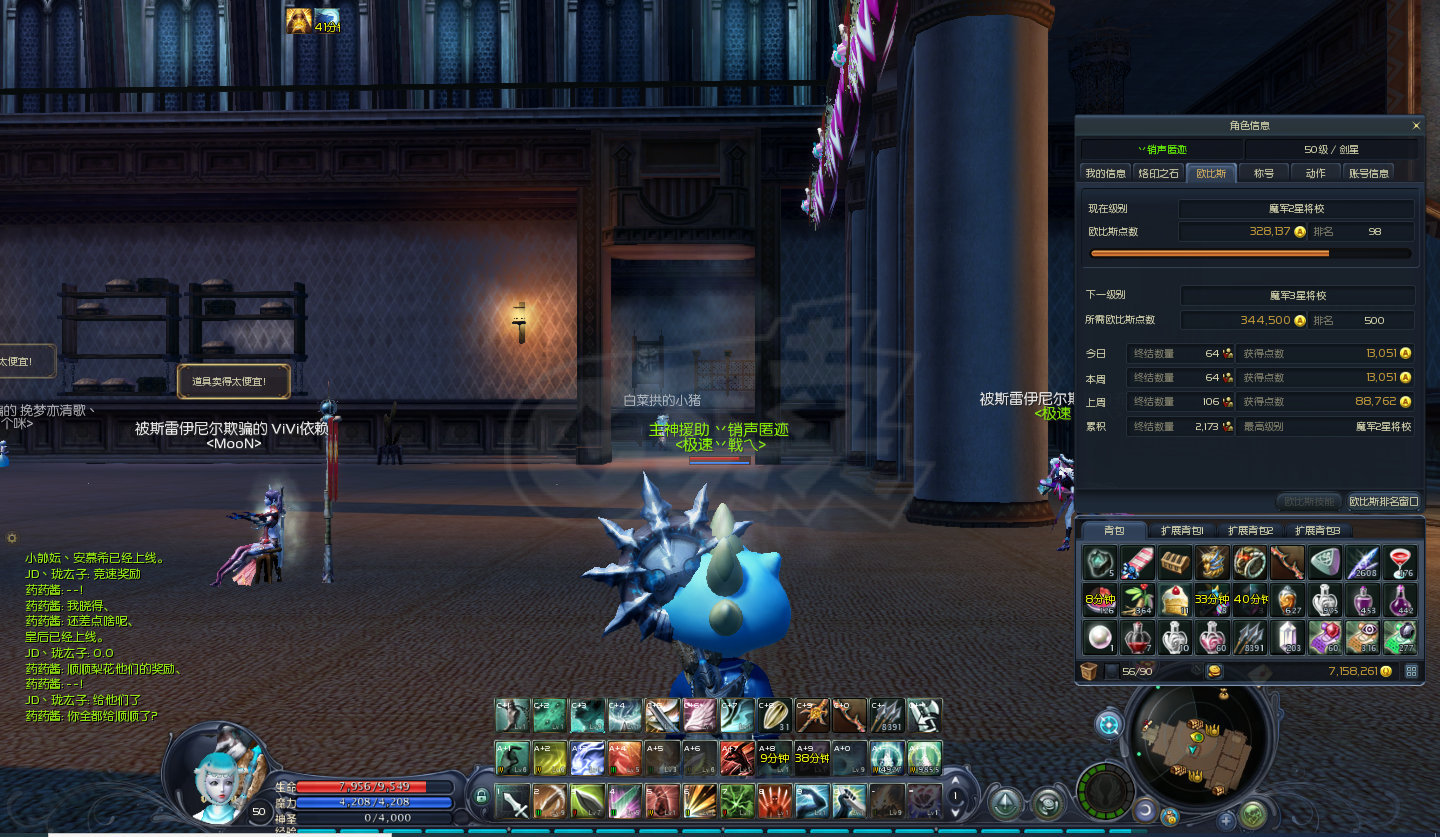Select the 称号 title tab
The height and width of the screenshot is (837, 1440).
pos(1263,173)
